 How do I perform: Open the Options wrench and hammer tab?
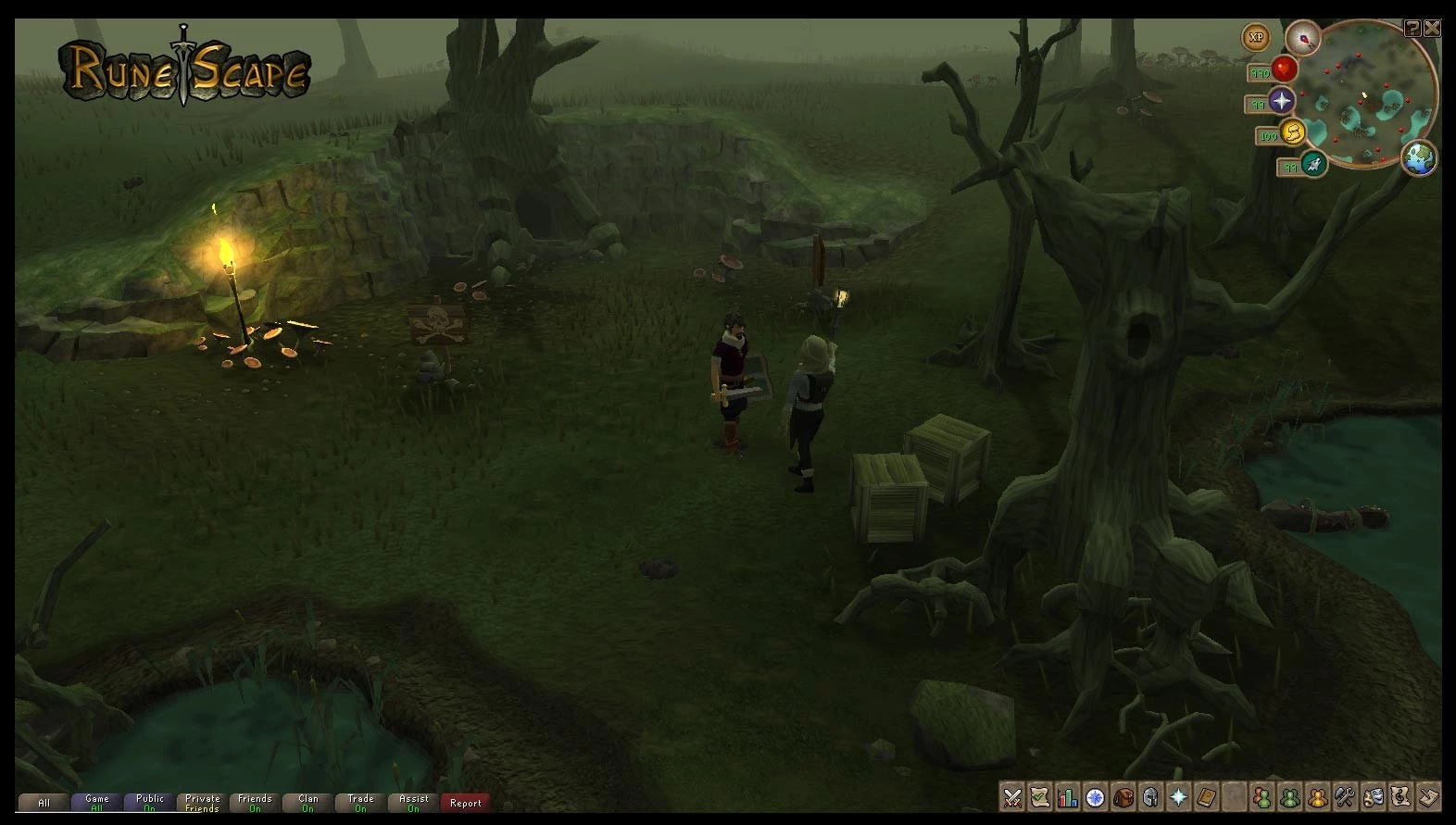point(1345,797)
